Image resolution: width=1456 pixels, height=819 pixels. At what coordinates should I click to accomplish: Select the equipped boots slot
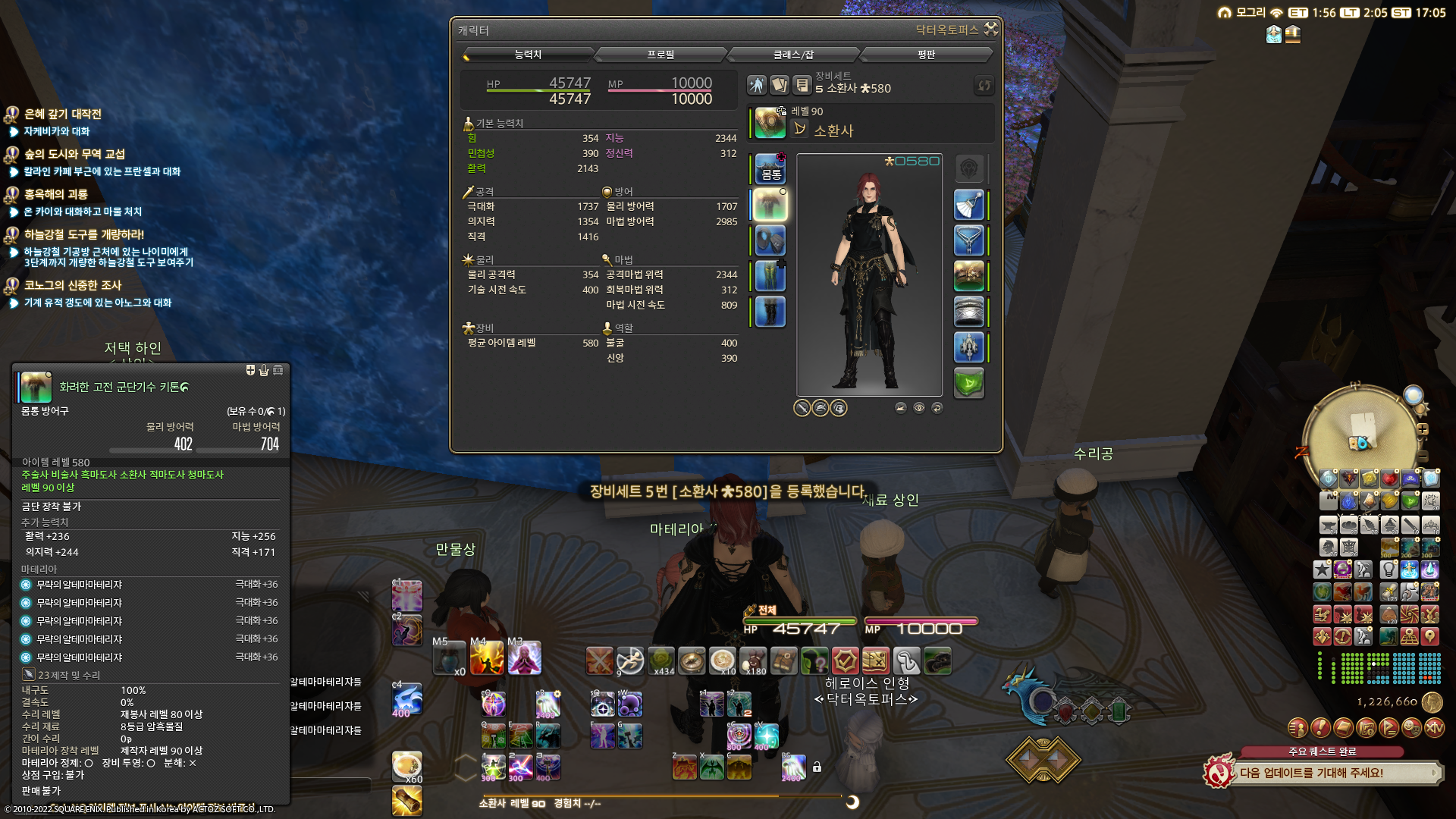[770, 312]
